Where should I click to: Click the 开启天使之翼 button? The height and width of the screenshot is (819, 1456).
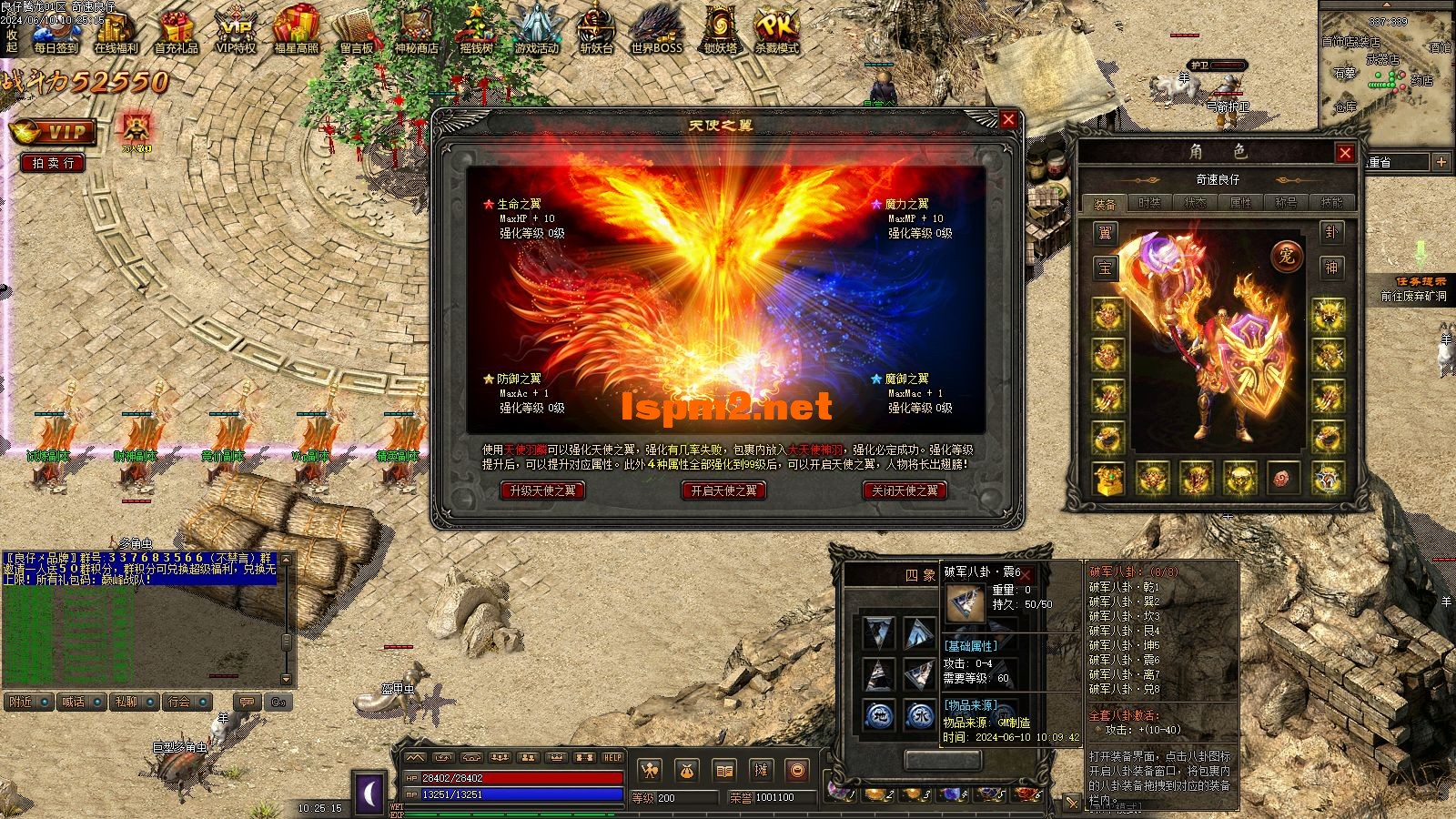tap(723, 490)
